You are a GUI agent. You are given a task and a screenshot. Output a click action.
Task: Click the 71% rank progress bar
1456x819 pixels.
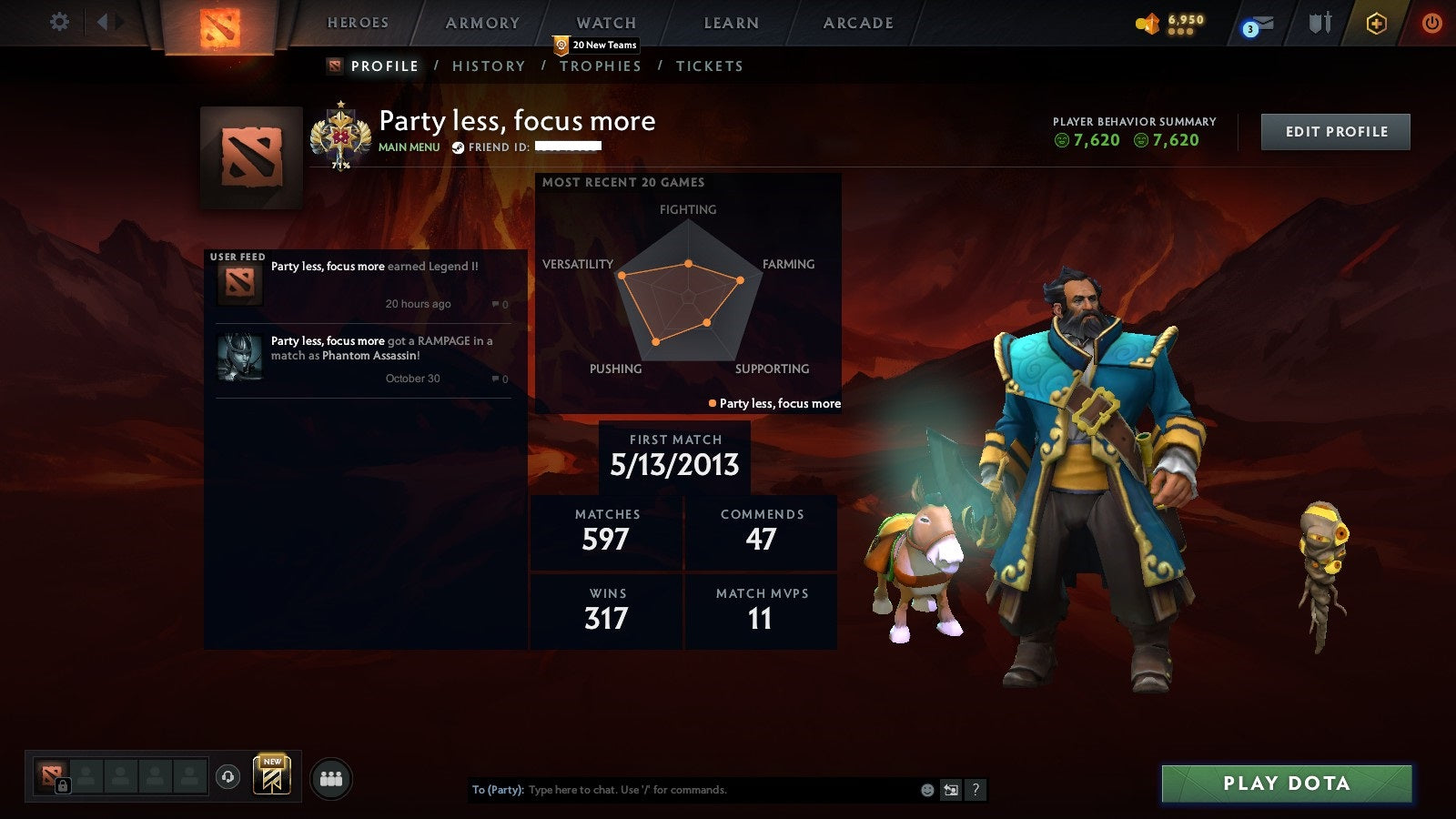coord(343,167)
